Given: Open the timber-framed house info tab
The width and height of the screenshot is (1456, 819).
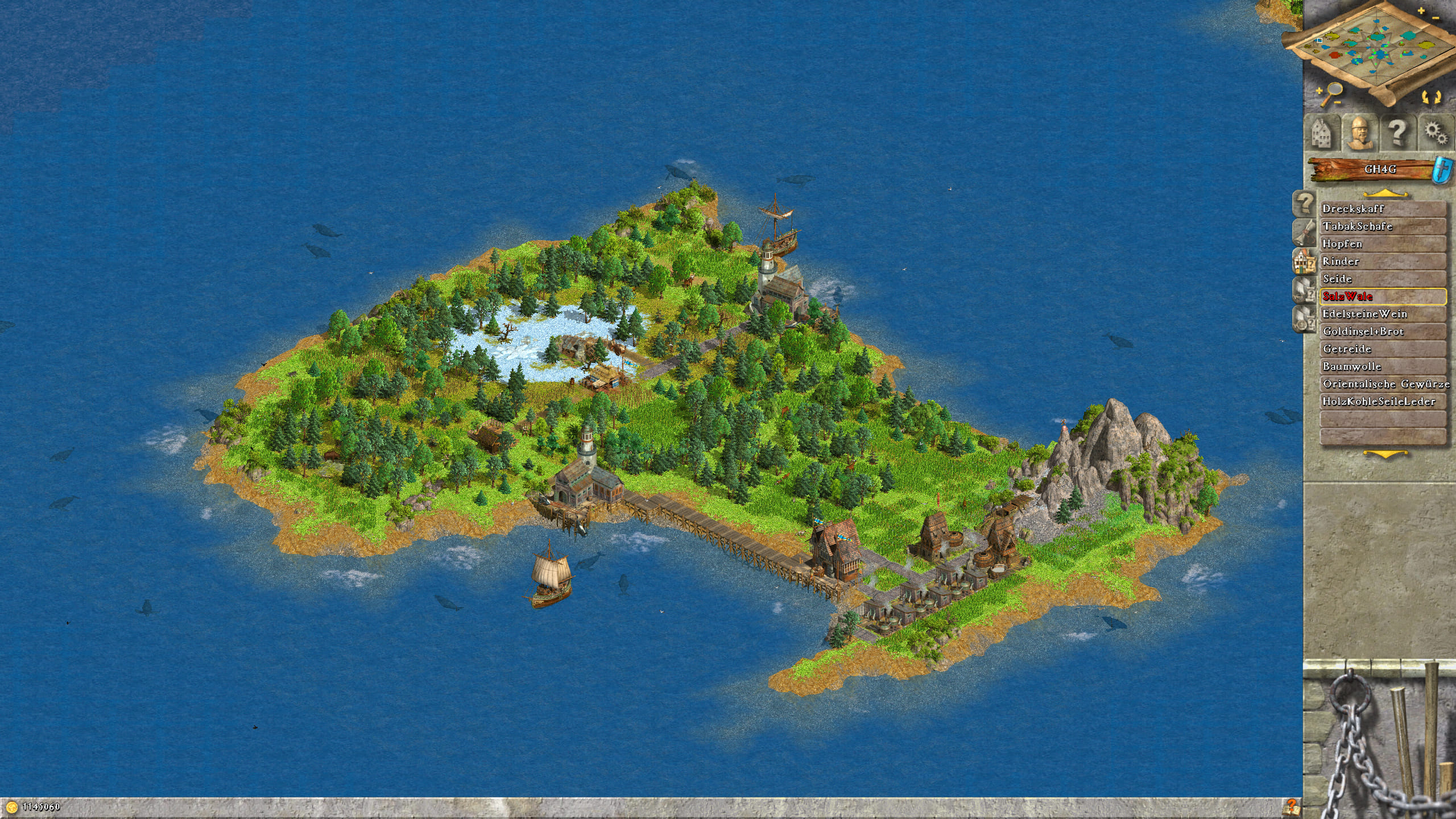Looking at the screenshot, I should click(1304, 262).
